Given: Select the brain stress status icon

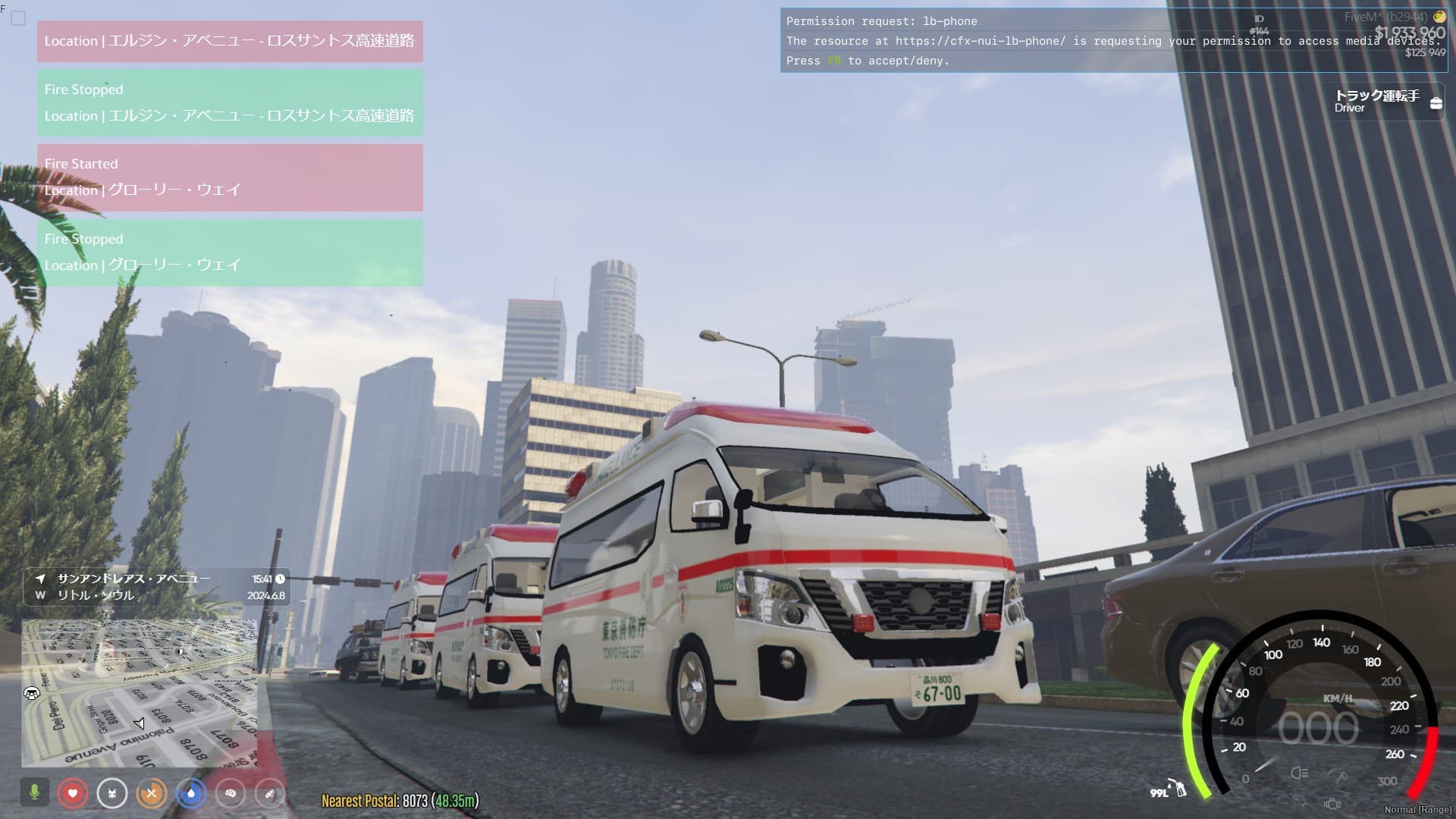Looking at the screenshot, I should point(231,793).
